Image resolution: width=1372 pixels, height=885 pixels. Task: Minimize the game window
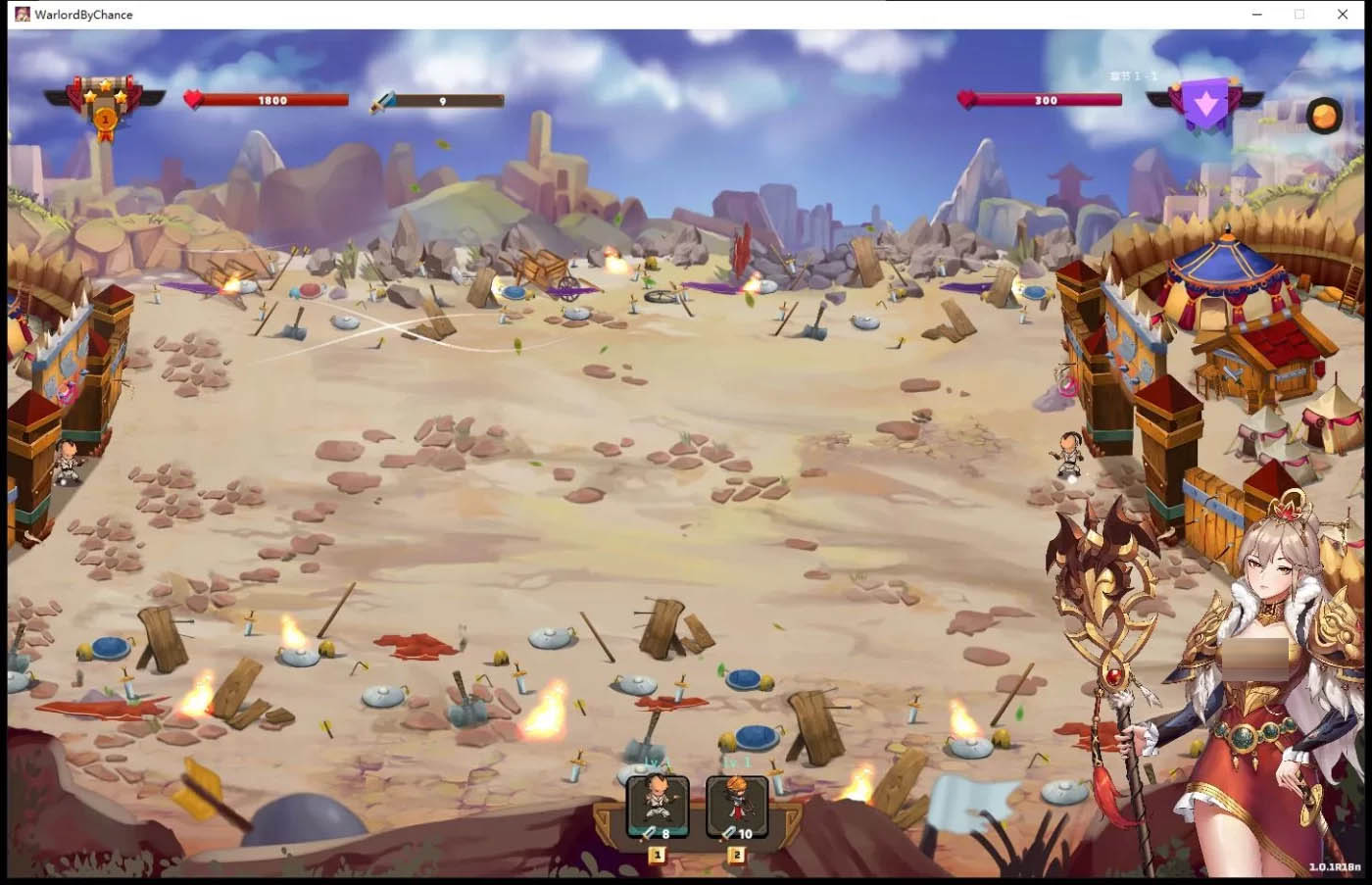point(1256,14)
